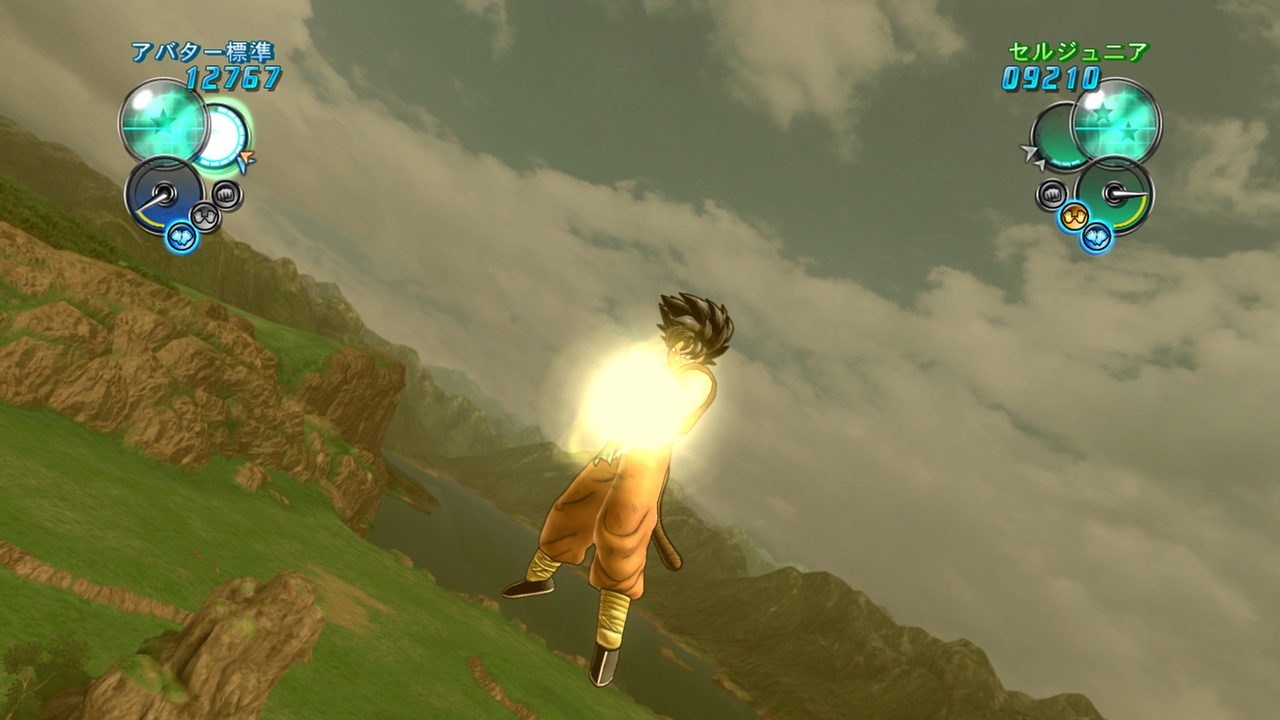Screen dimensions: 1280x720
Task: Select the アバター標準 name label
Action: pos(204,52)
